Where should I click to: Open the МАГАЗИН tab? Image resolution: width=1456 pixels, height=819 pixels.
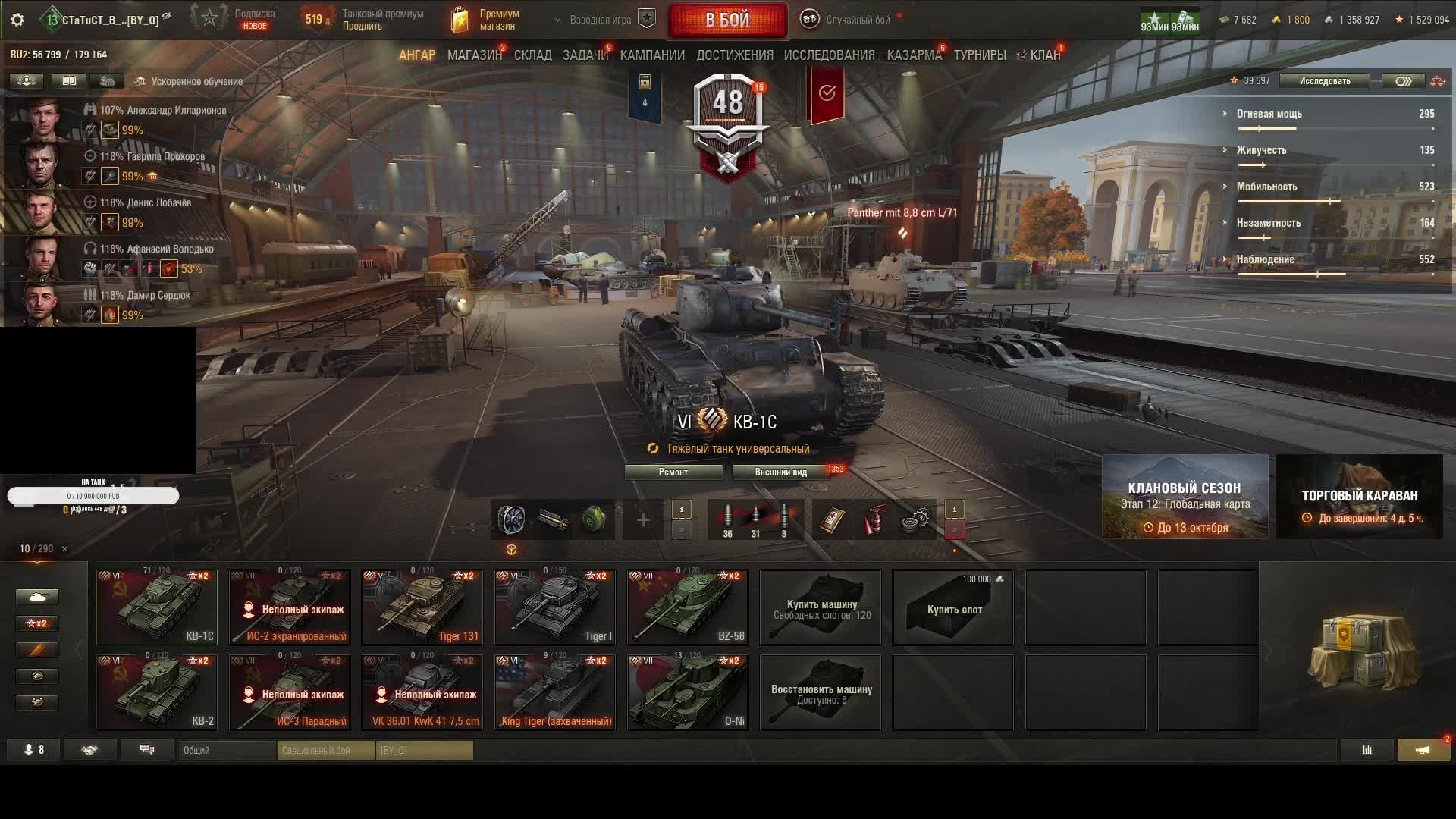tap(474, 55)
